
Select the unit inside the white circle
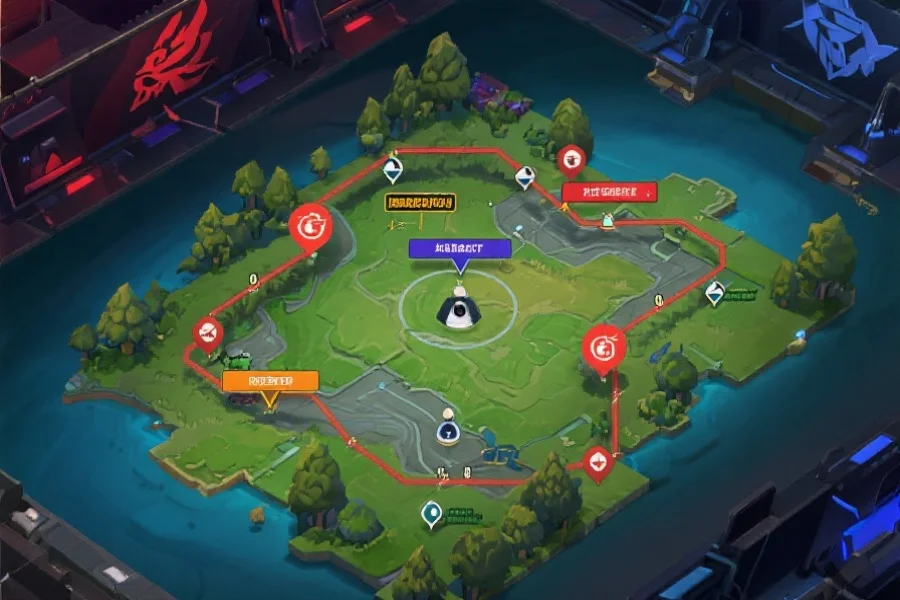pos(458,311)
